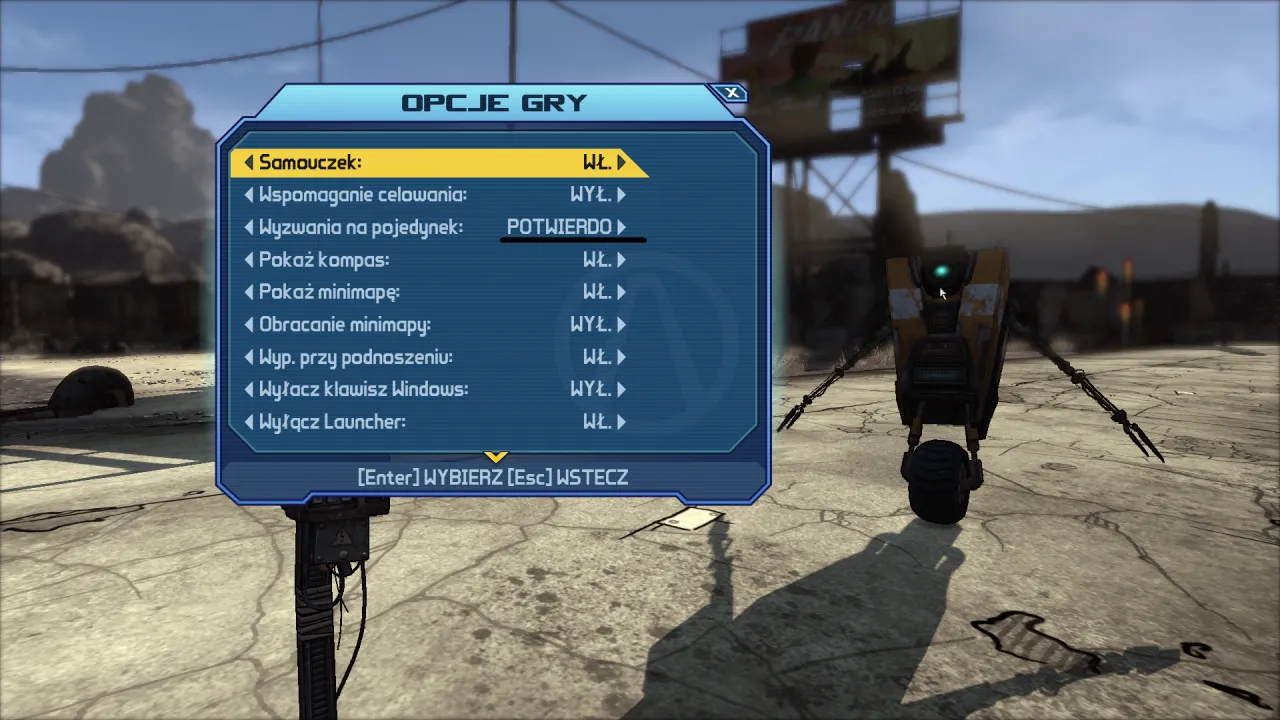Image resolution: width=1280 pixels, height=720 pixels.
Task: Click the WYBIERZ confirmation prompt text
Action: pyautogui.click(x=465, y=477)
